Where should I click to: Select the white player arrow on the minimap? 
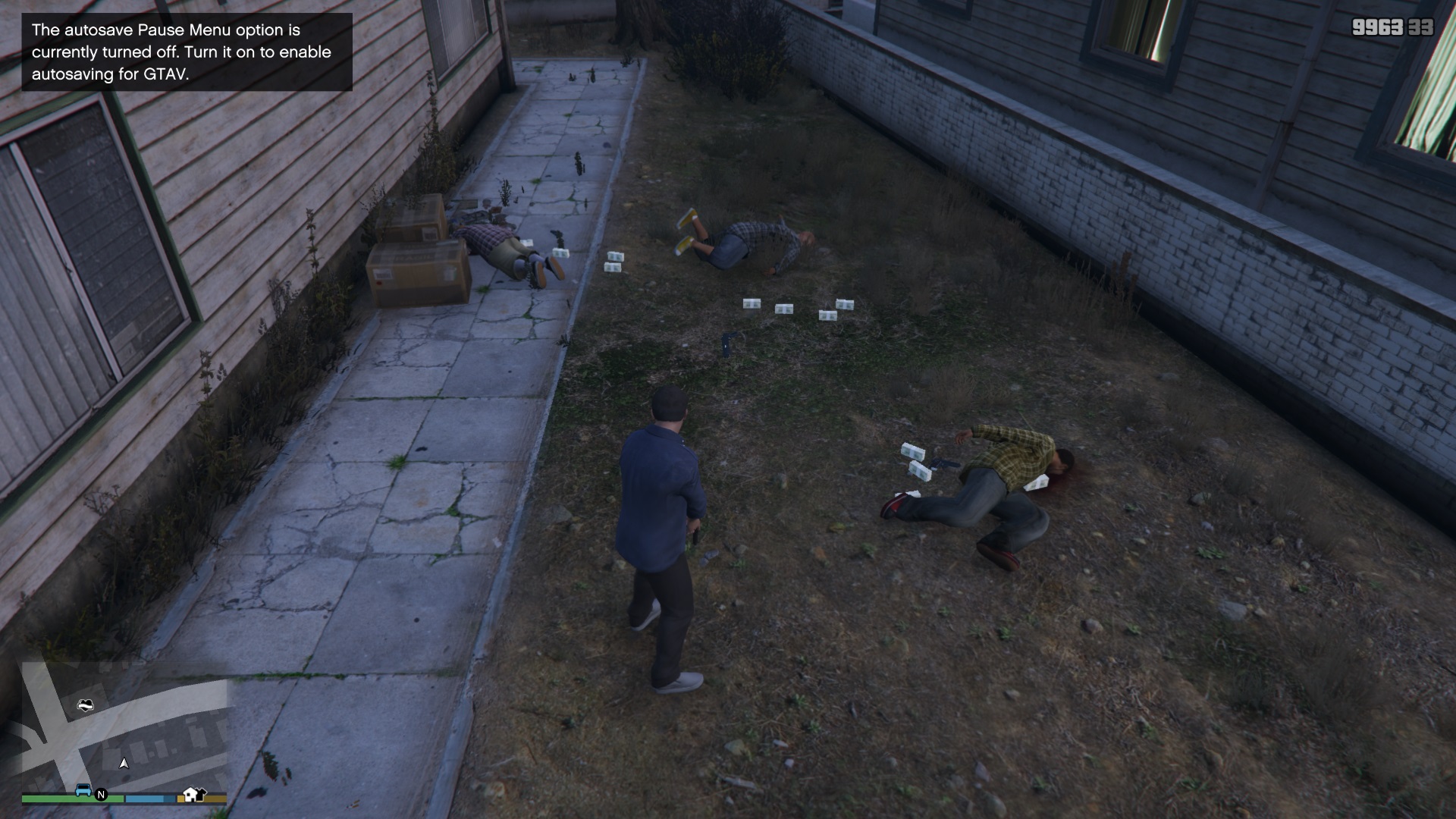(x=124, y=764)
